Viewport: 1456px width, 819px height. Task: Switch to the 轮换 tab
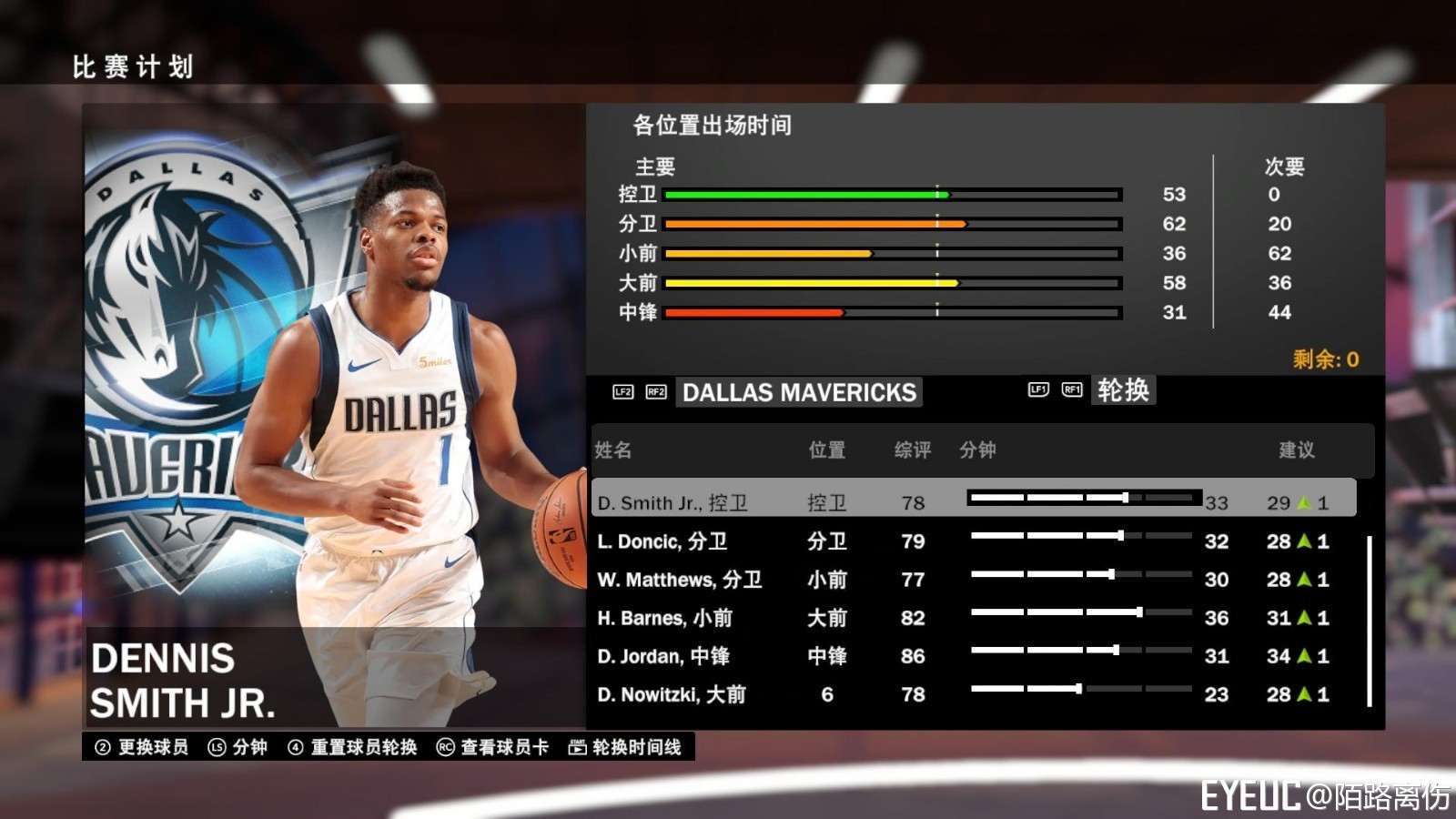pyautogui.click(x=1124, y=389)
